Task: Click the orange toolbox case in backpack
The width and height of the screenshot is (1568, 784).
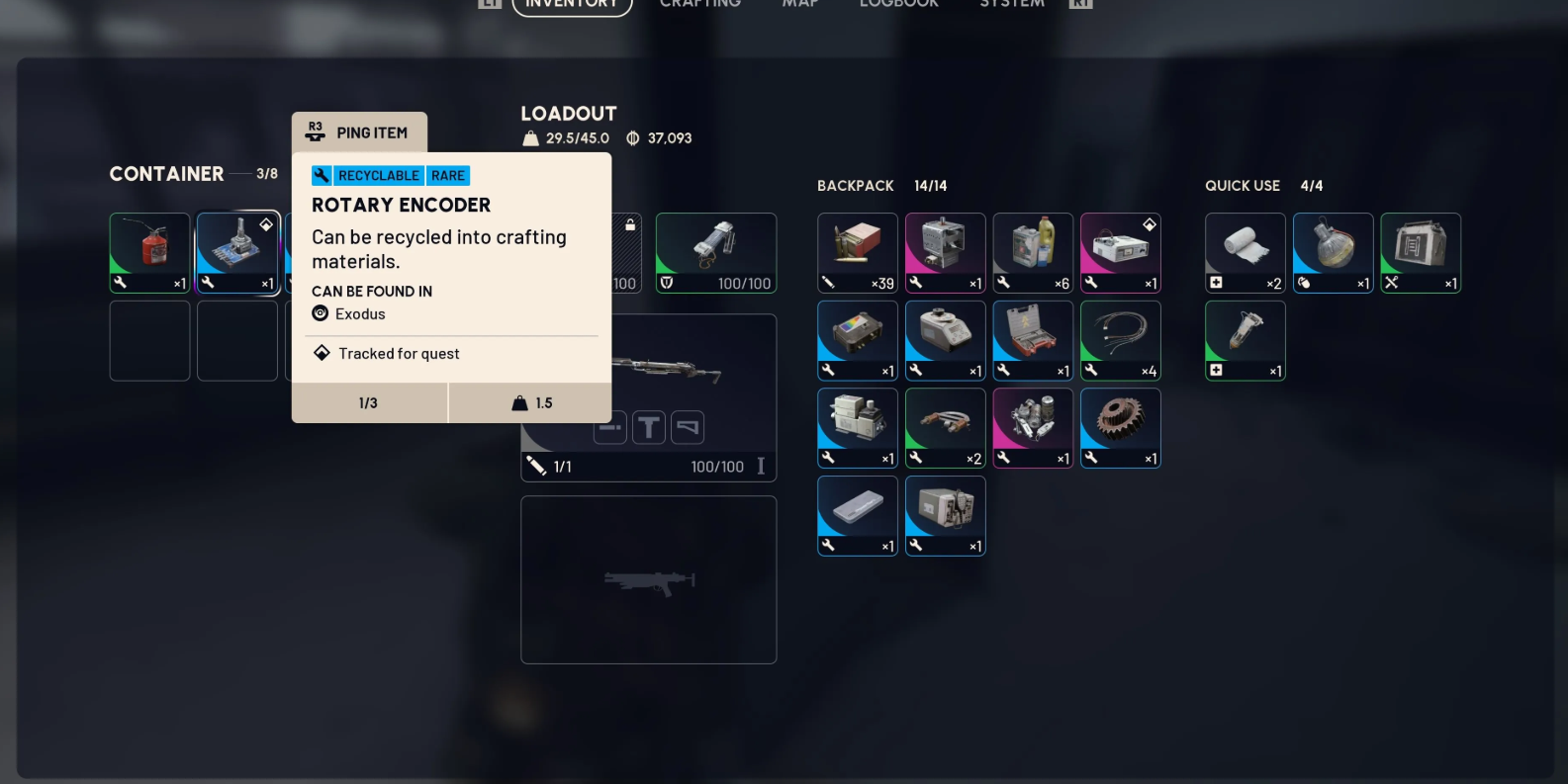Action: click(1033, 340)
